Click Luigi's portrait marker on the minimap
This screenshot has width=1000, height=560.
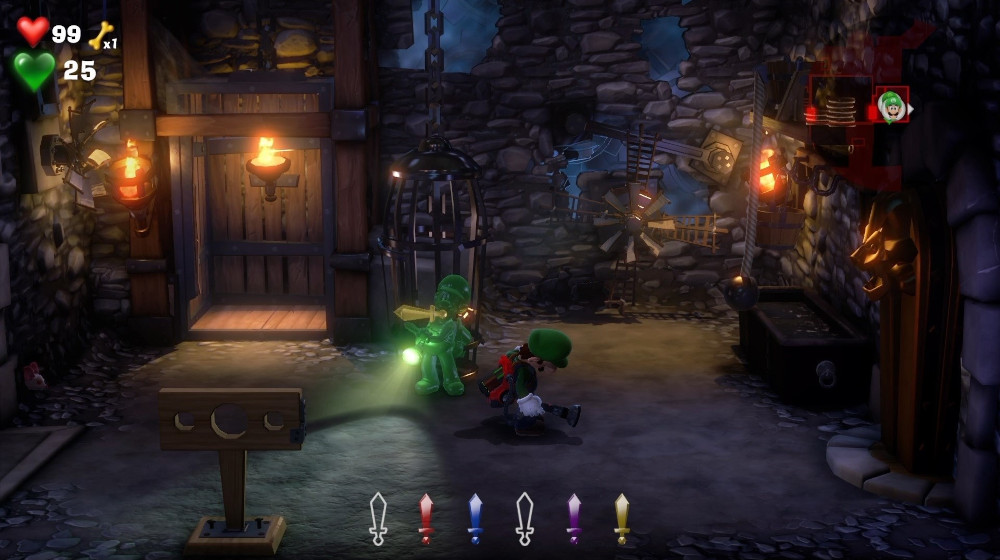pos(892,104)
